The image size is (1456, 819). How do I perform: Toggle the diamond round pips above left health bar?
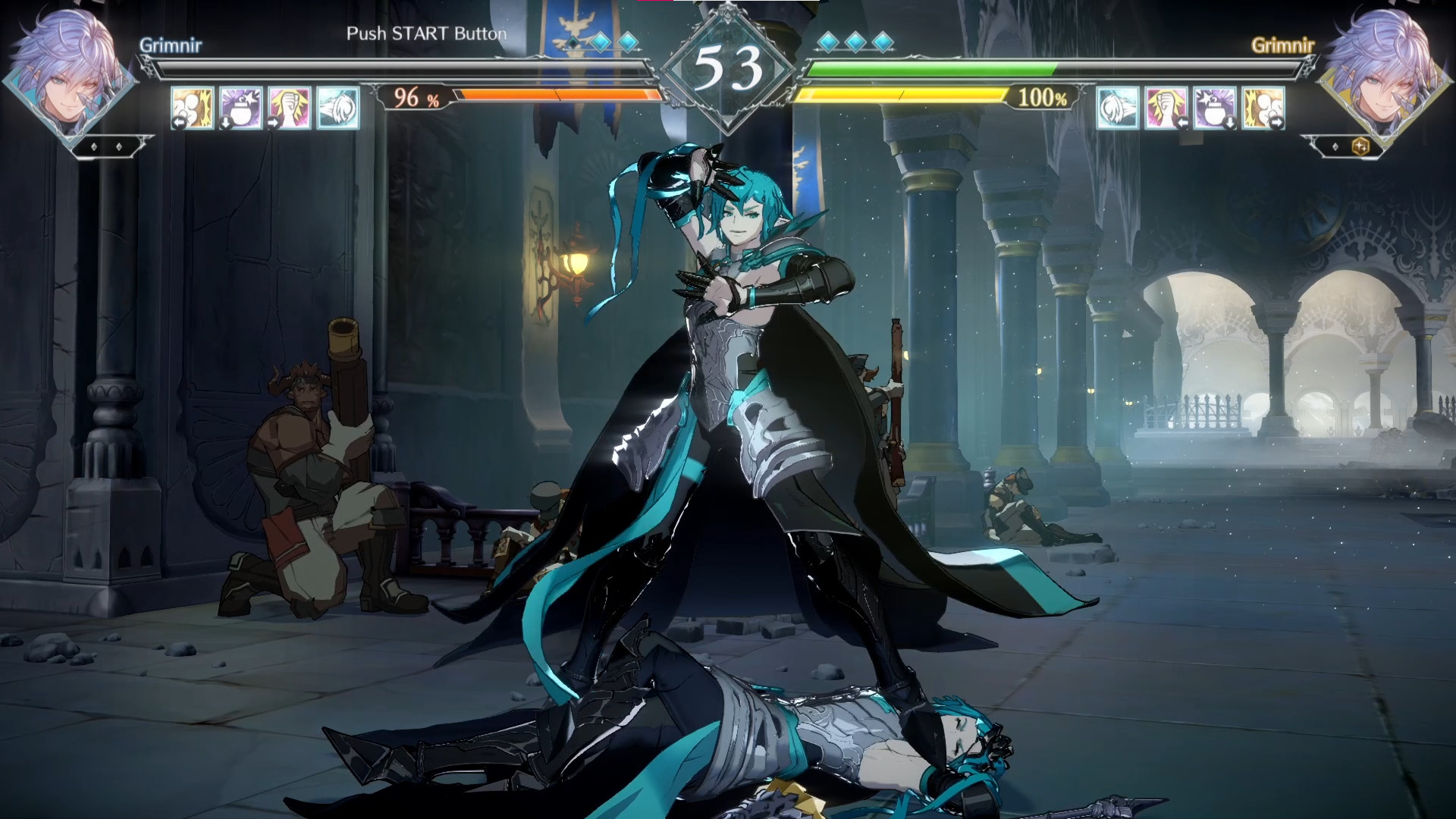pyautogui.click(x=599, y=43)
